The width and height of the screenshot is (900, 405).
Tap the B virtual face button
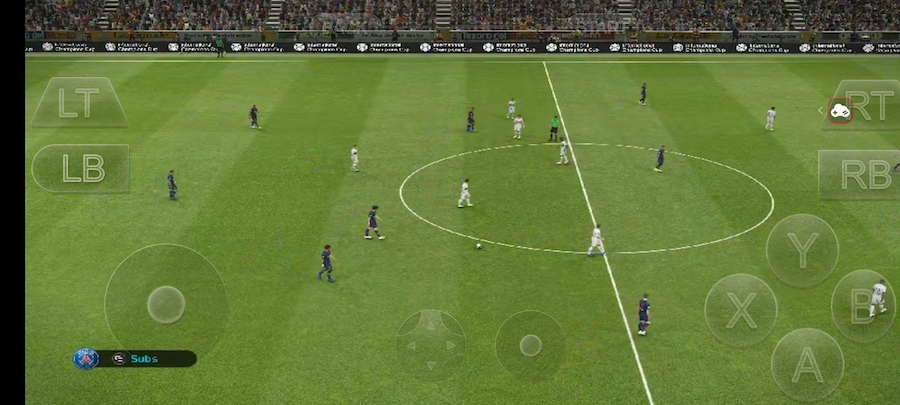(x=862, y=306)
